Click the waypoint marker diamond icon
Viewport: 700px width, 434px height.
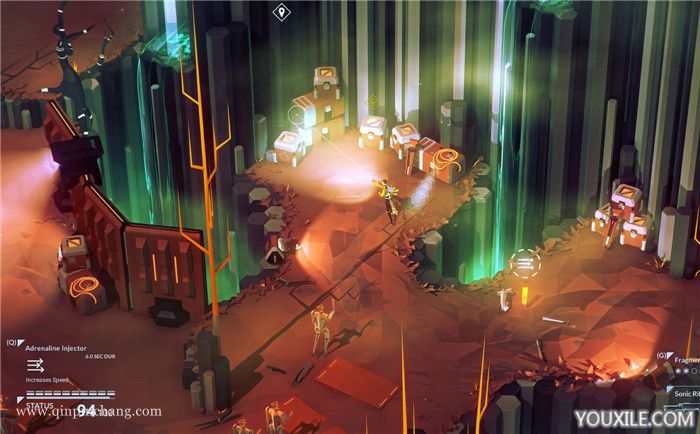click(x=281, y=13)
